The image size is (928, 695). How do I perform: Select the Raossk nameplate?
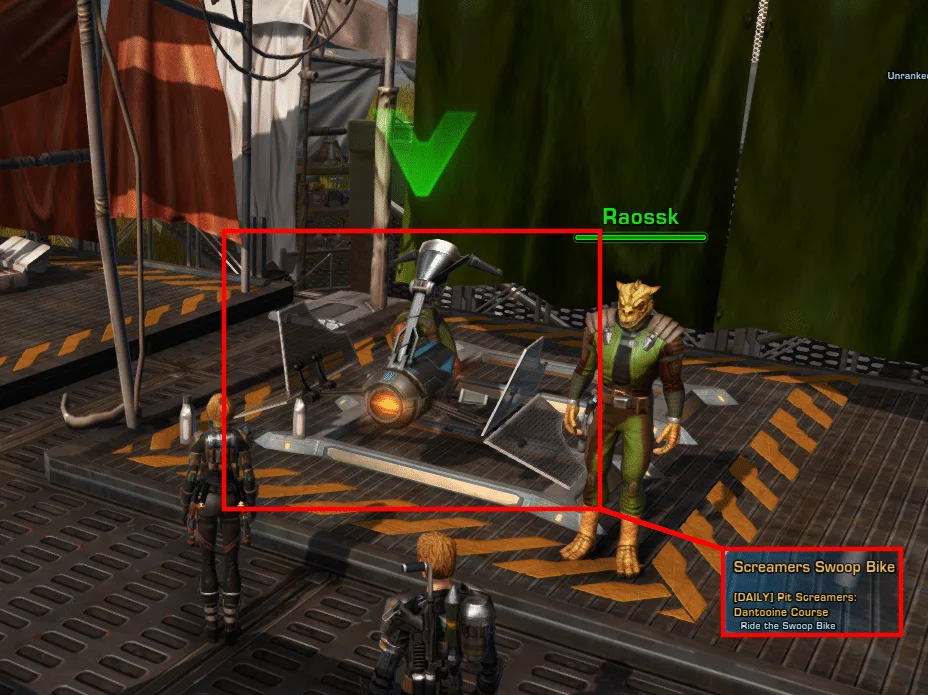tap(640, 217)
